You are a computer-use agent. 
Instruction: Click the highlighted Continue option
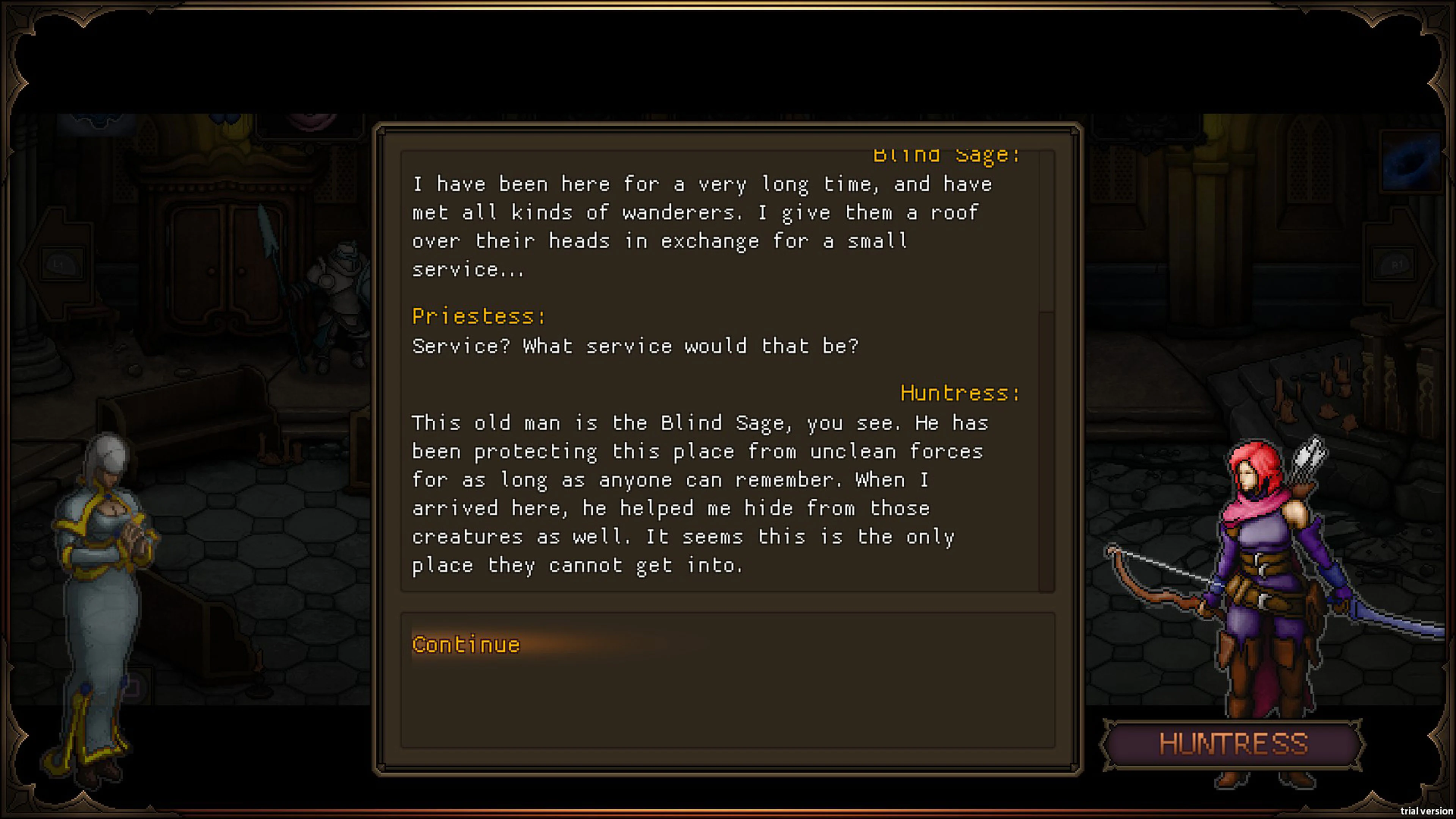click(x=466, y=644)
